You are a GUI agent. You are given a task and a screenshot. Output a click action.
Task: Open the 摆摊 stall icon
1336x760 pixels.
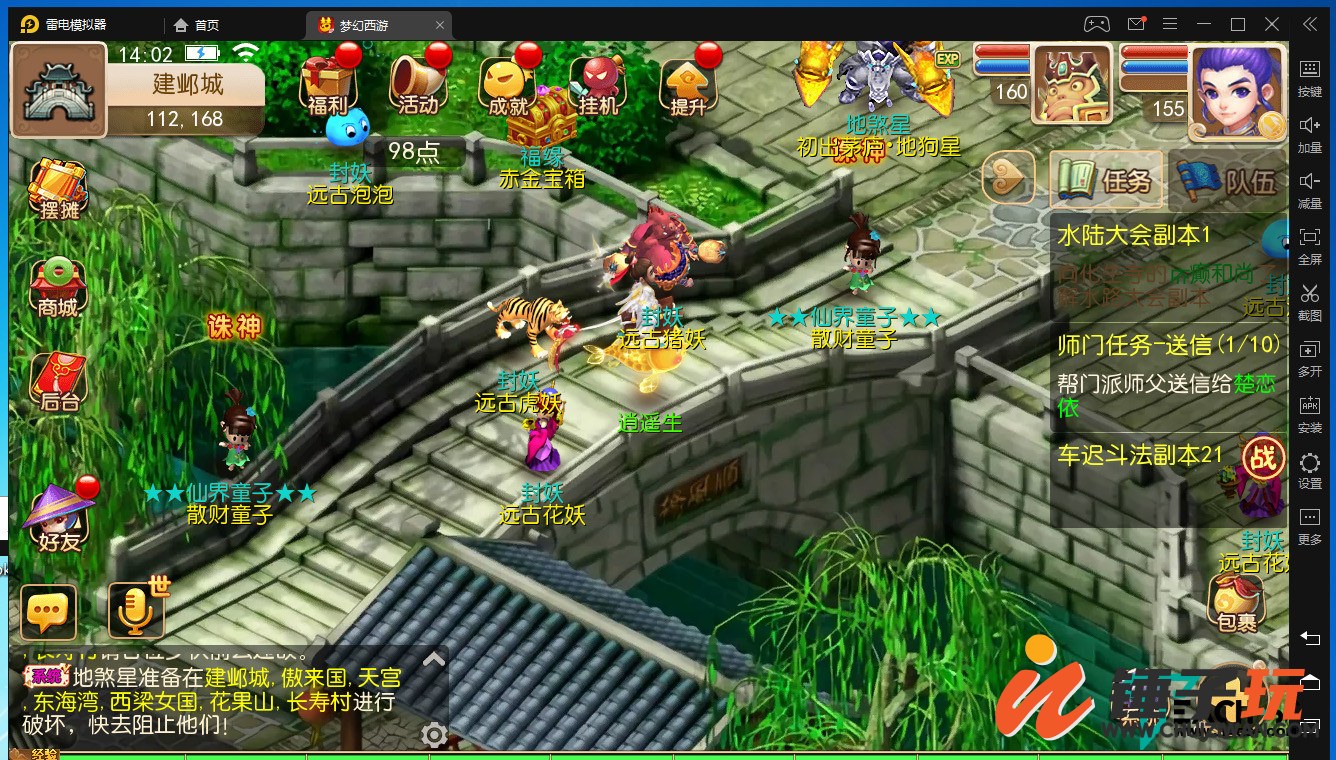click(x=58, y=190)
